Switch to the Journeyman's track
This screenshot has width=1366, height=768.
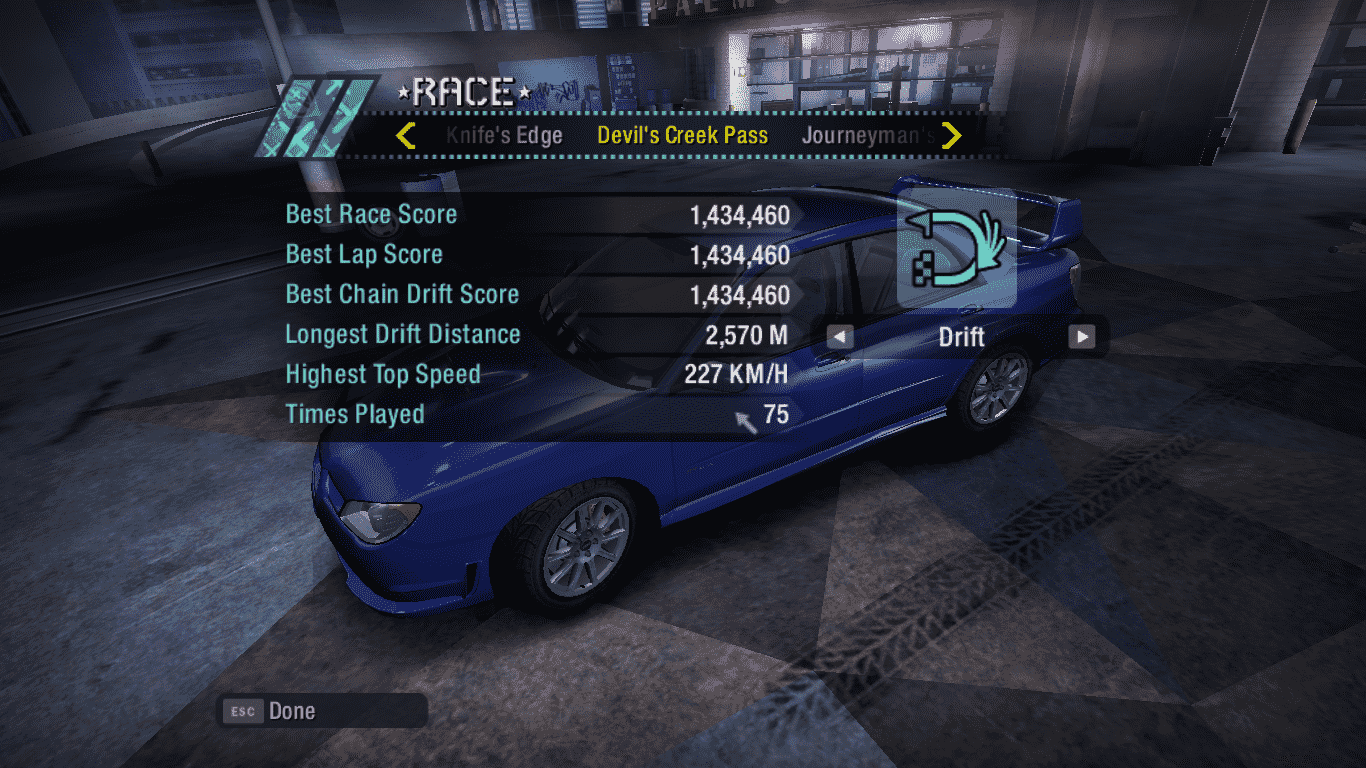(x=868, y=136)
